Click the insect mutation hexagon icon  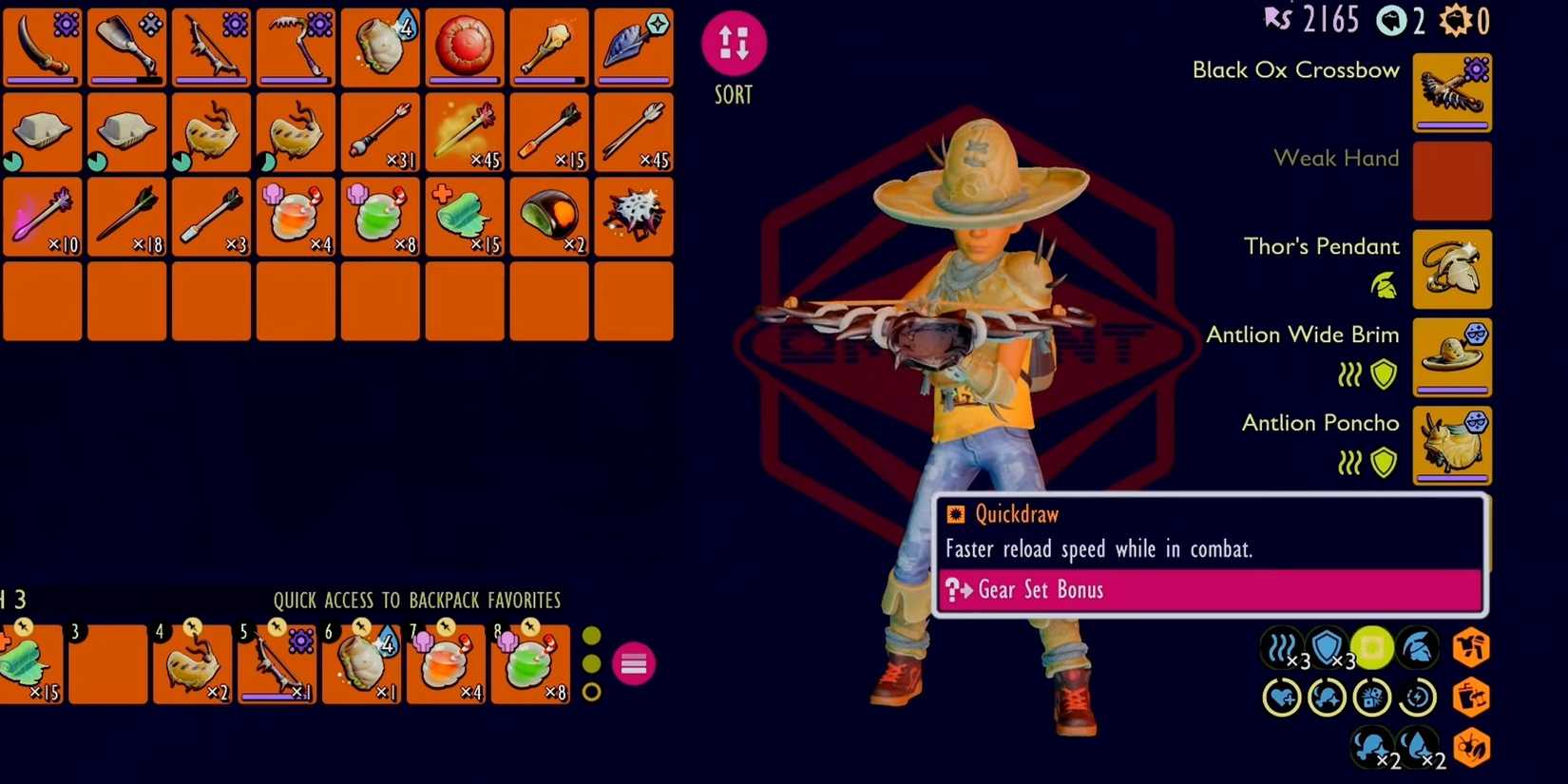click(1471, 749)
